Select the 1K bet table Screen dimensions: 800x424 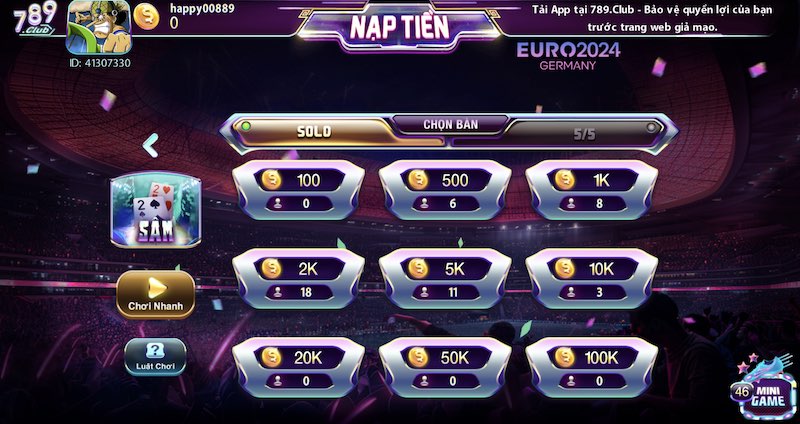(591, 190)
